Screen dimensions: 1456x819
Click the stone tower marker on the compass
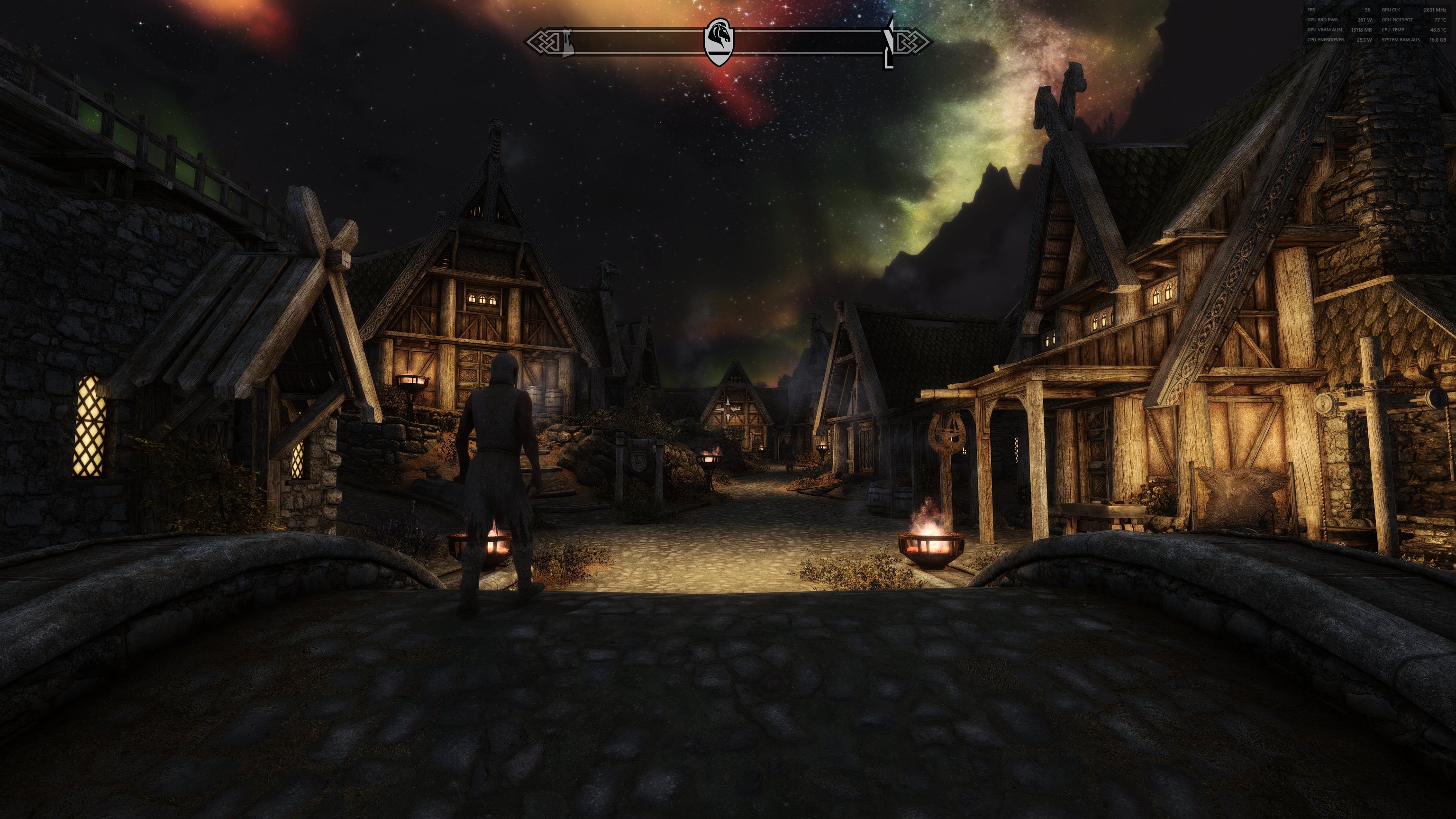[566, 42]
